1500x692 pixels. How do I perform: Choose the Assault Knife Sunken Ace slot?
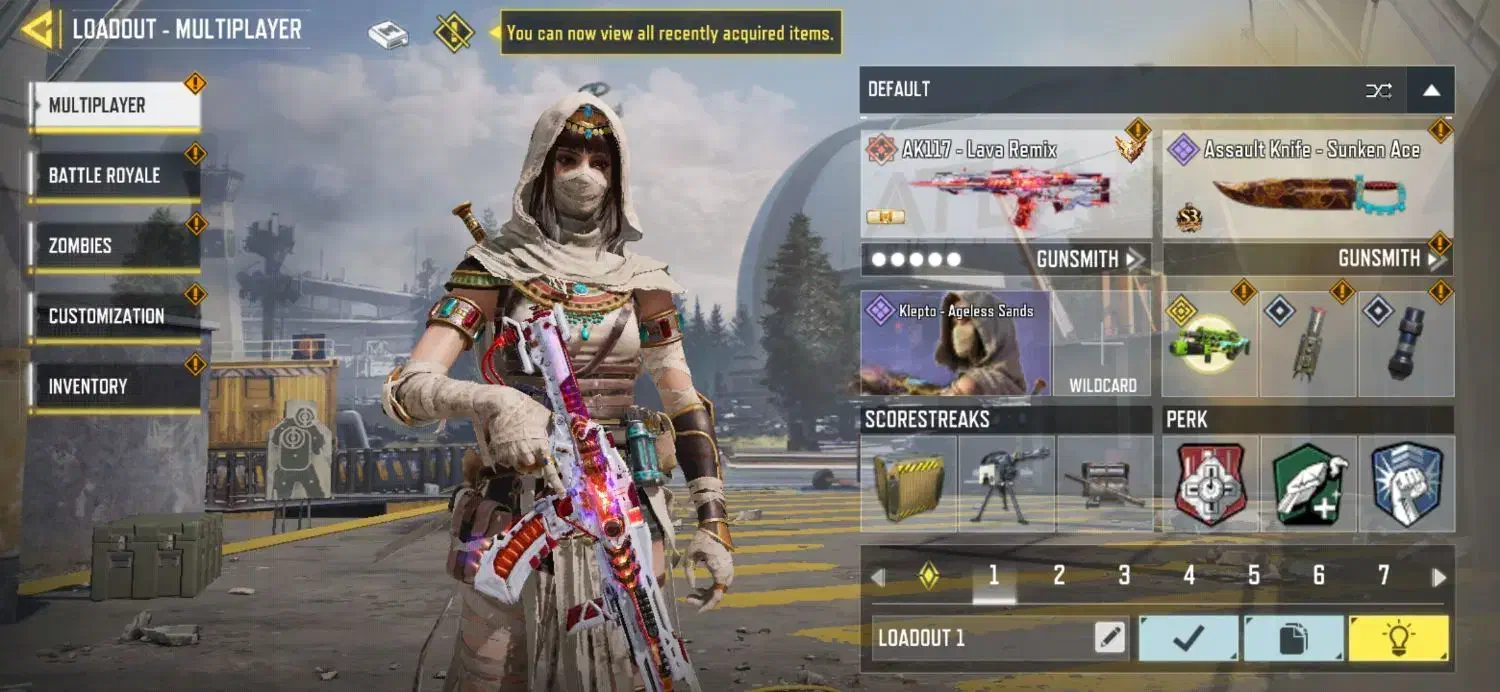click(1307, 185)
